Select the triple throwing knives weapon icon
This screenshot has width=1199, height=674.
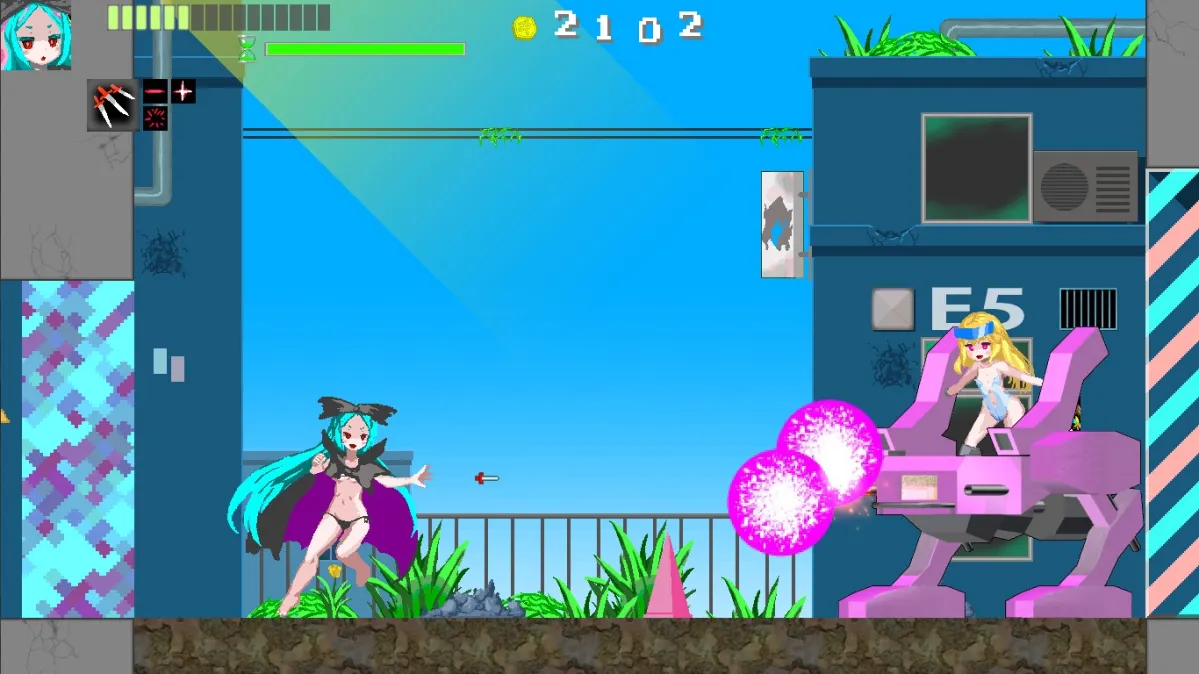click(113, 105)
